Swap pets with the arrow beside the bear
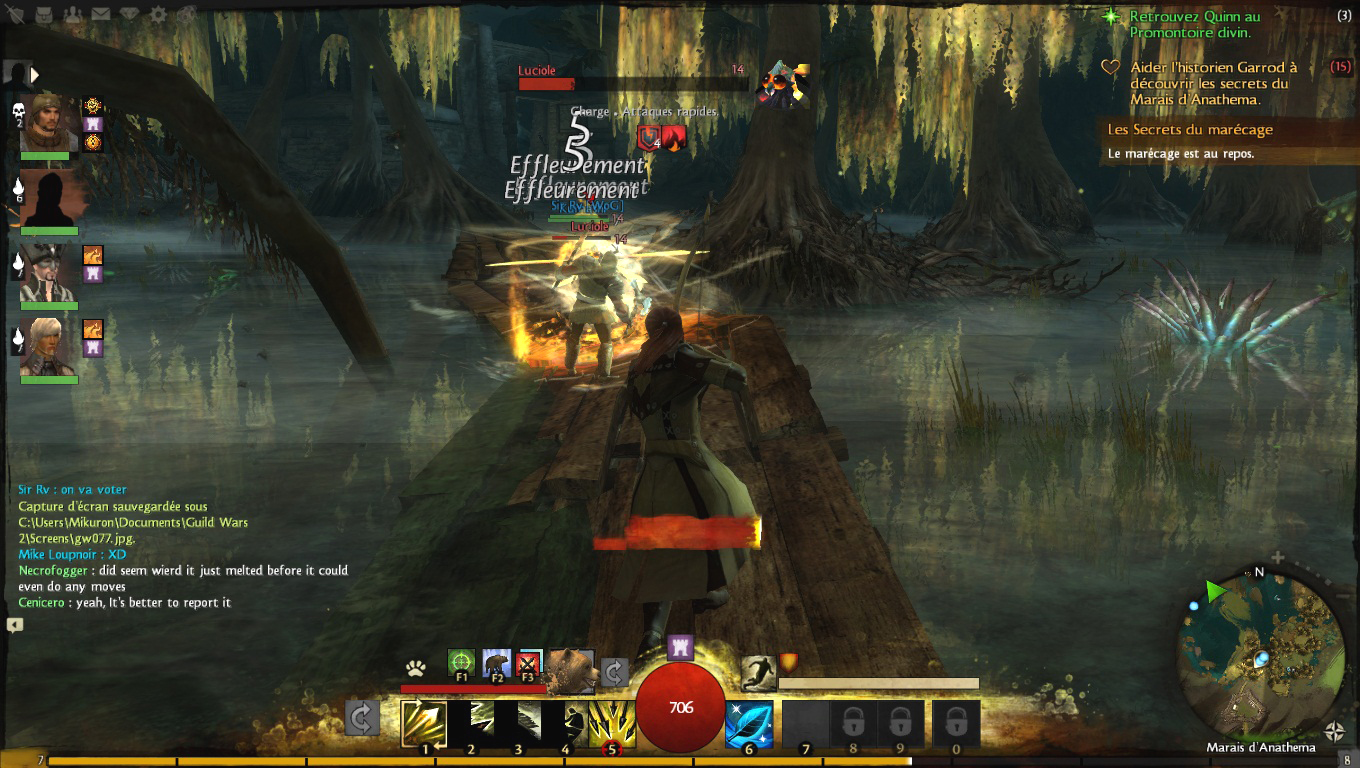This screenshot has height=768, width=1360. 613,671
